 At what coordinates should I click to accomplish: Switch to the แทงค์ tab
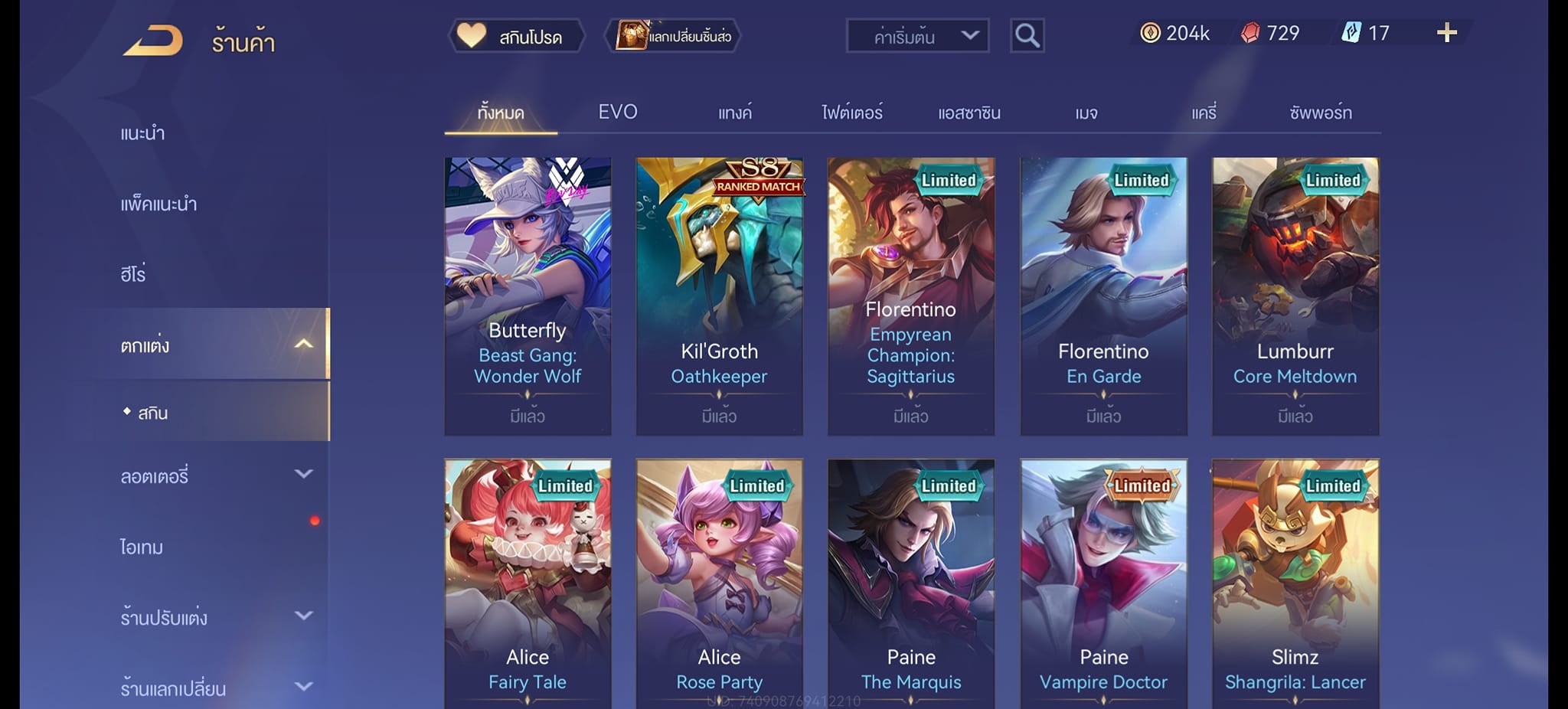(735, 113)
